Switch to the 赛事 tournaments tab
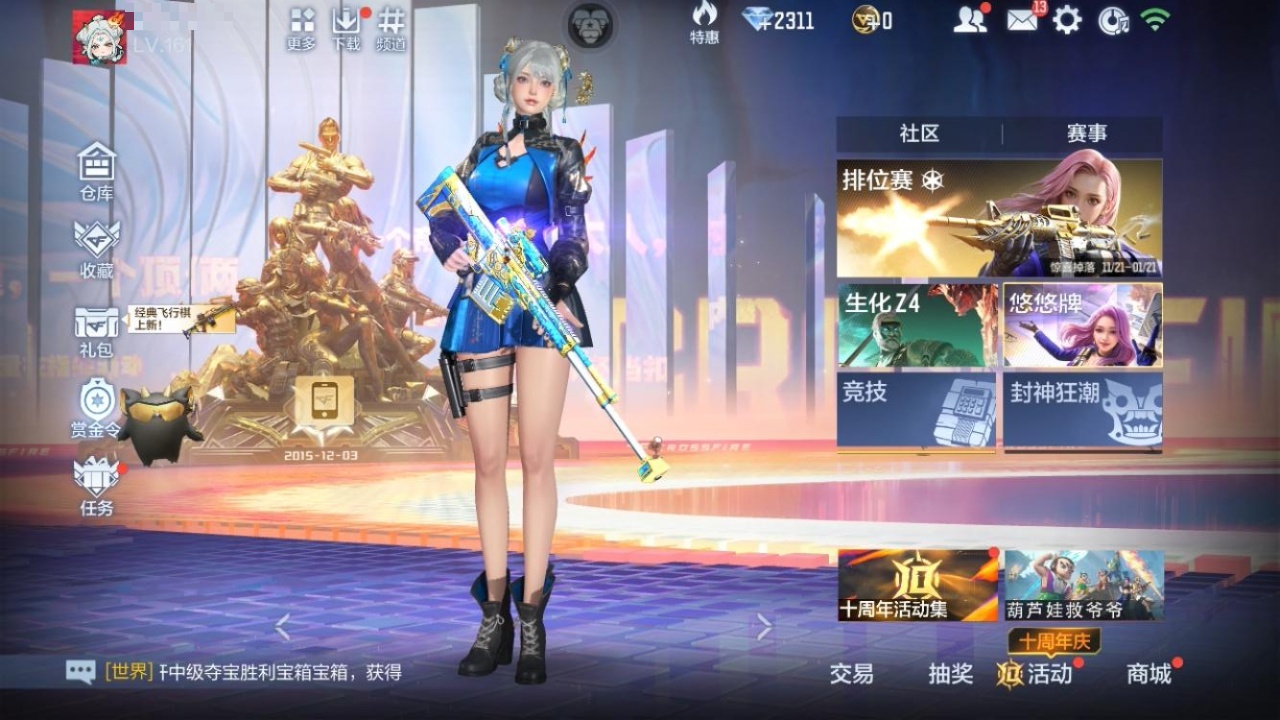 (1086, 134)
